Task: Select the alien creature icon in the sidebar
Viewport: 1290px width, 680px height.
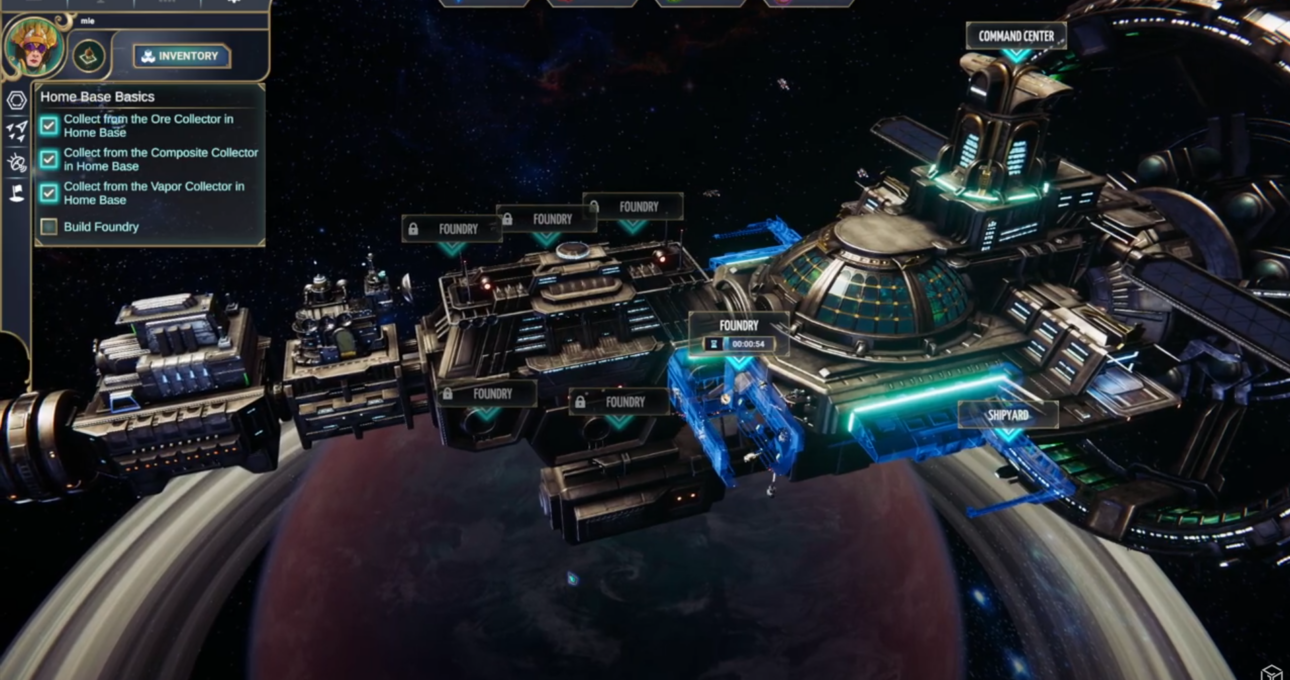Action: click(17, 162)
